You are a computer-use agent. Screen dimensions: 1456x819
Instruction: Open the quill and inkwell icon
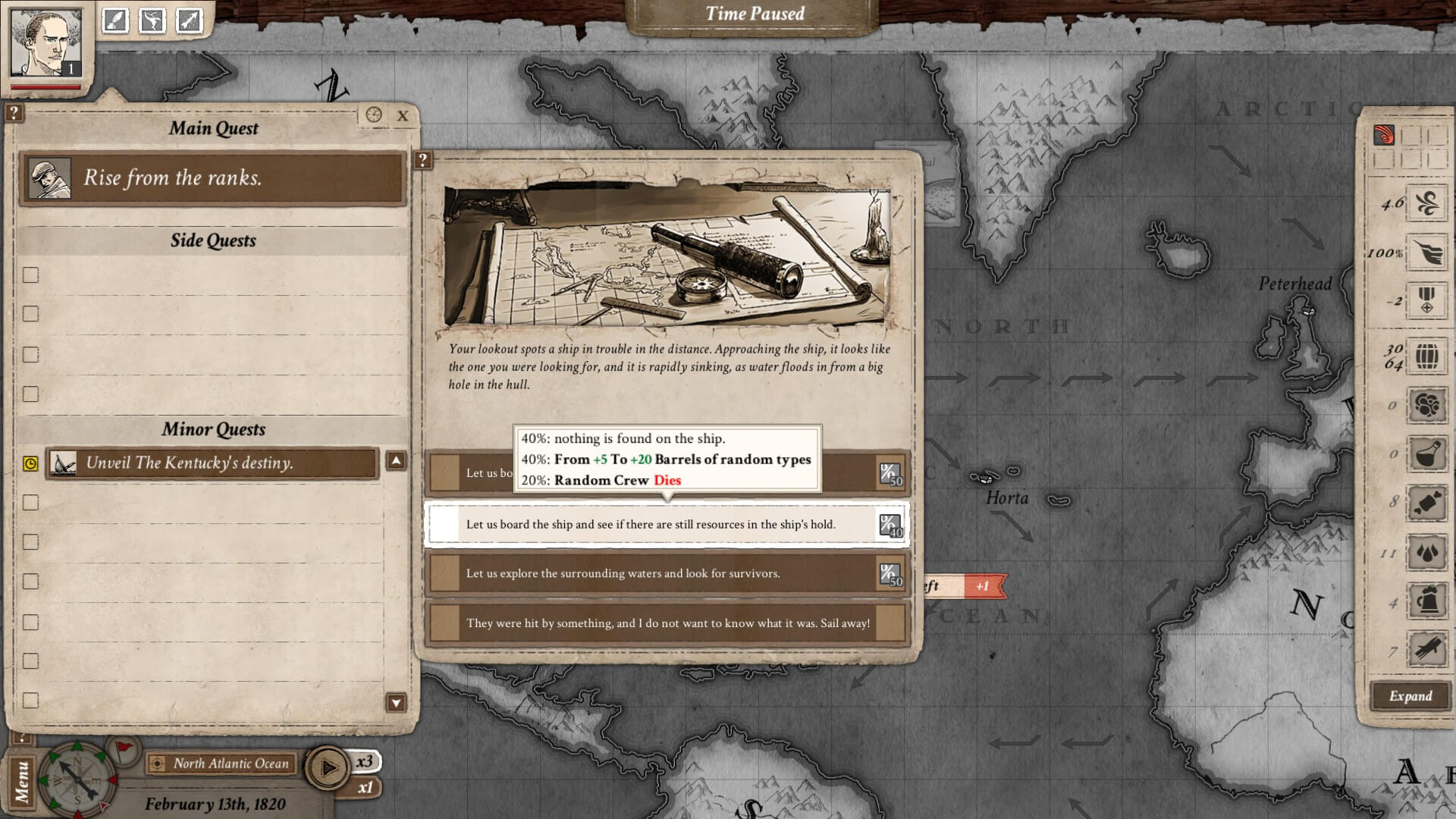click(115, 20)
